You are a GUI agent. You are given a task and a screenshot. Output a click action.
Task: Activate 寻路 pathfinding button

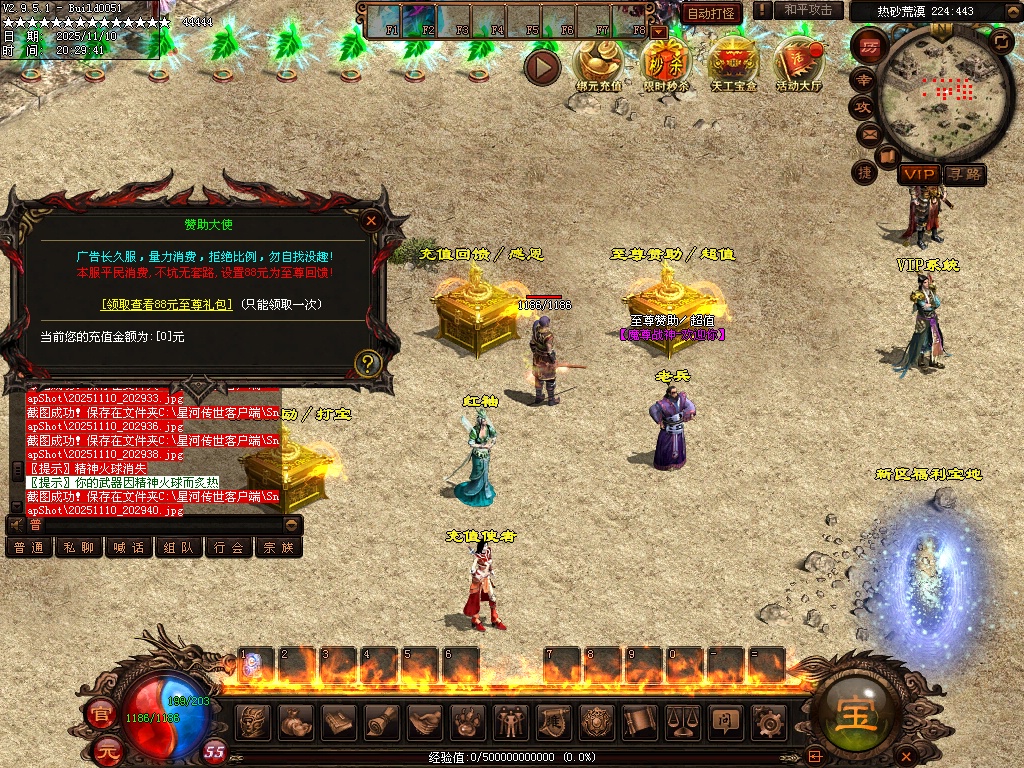click(964, 174)
